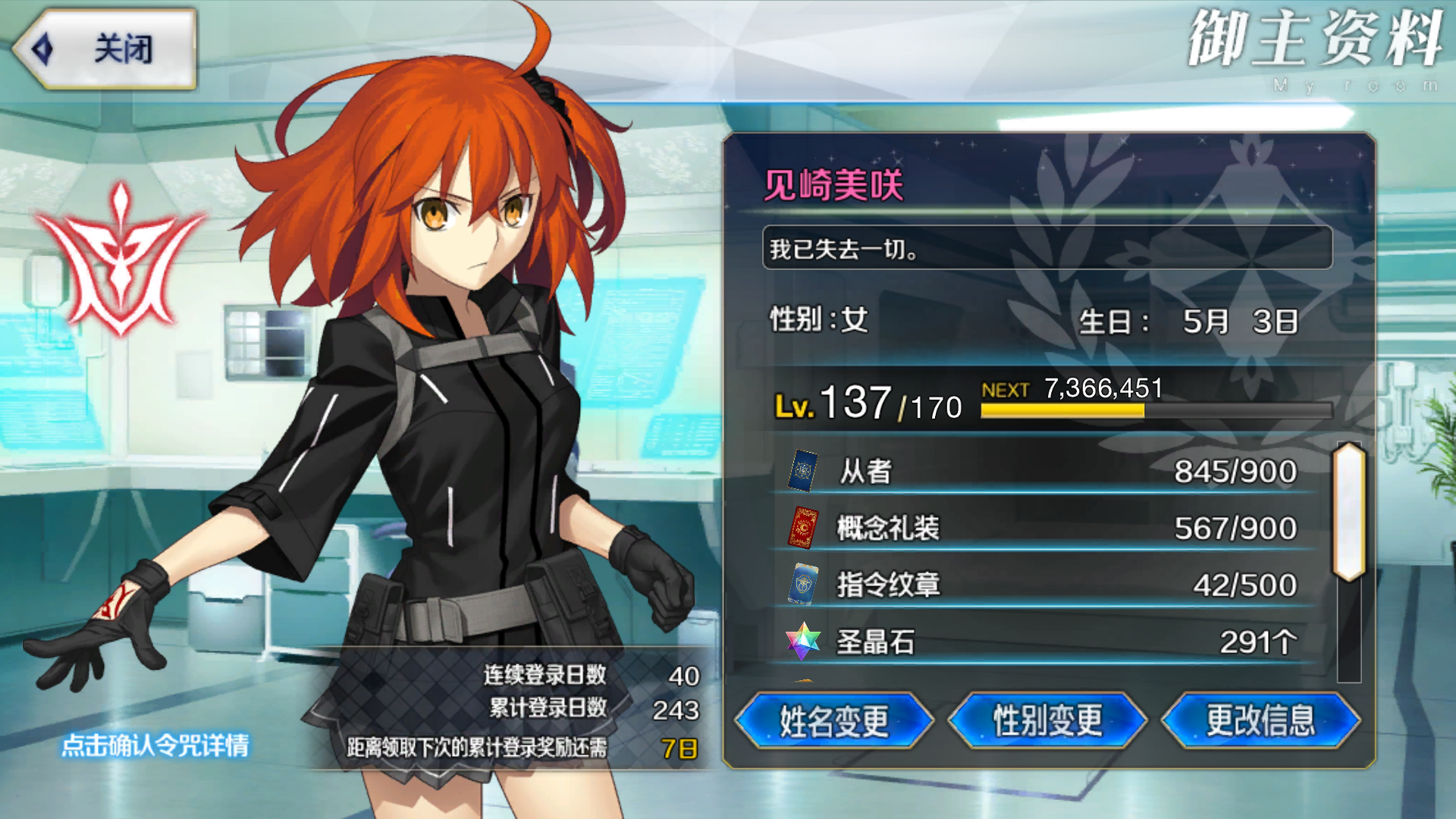Select the 从者 servant count row

(x=1045, y=472)
